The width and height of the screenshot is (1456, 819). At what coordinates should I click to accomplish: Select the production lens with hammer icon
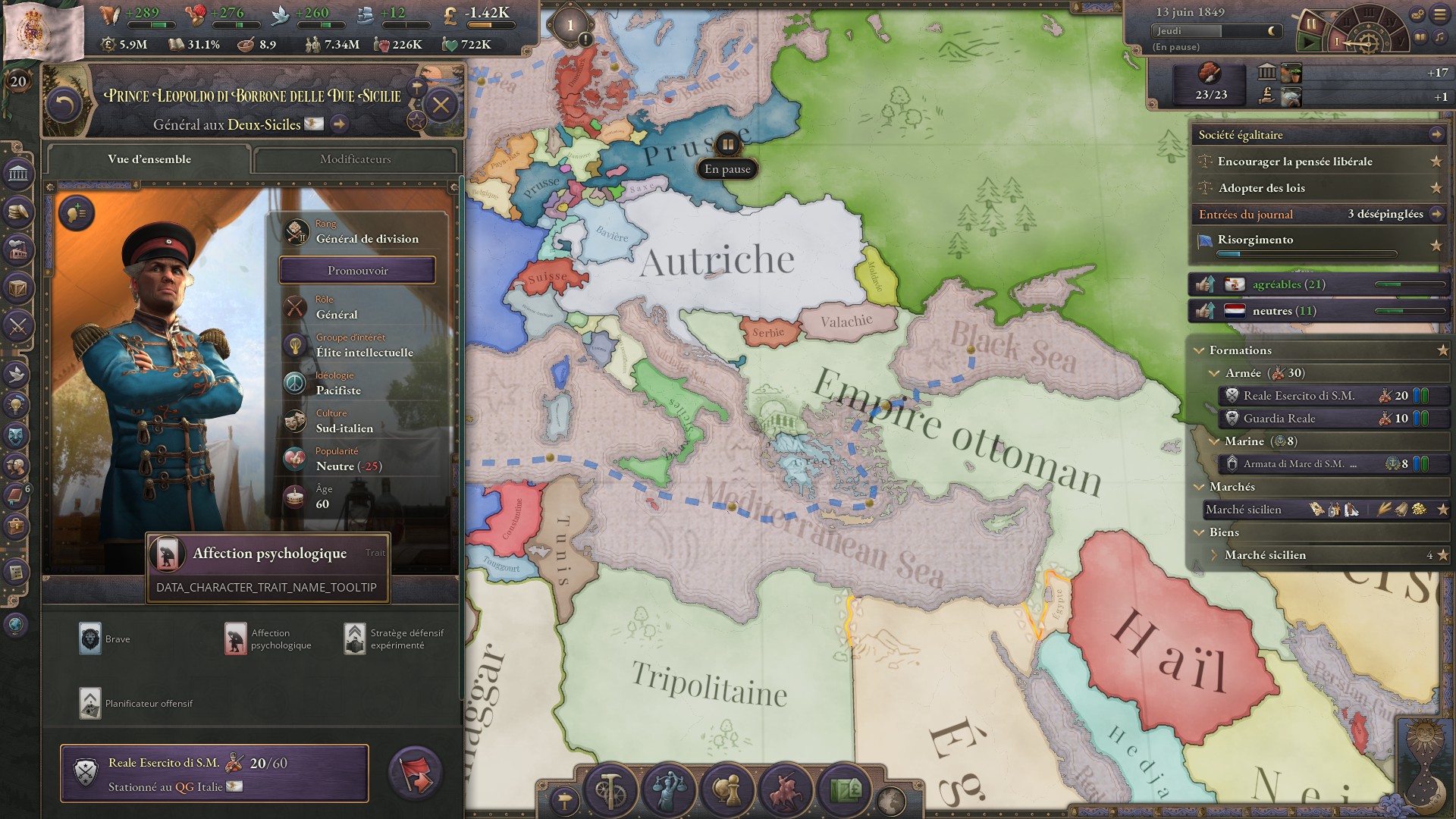611,791
